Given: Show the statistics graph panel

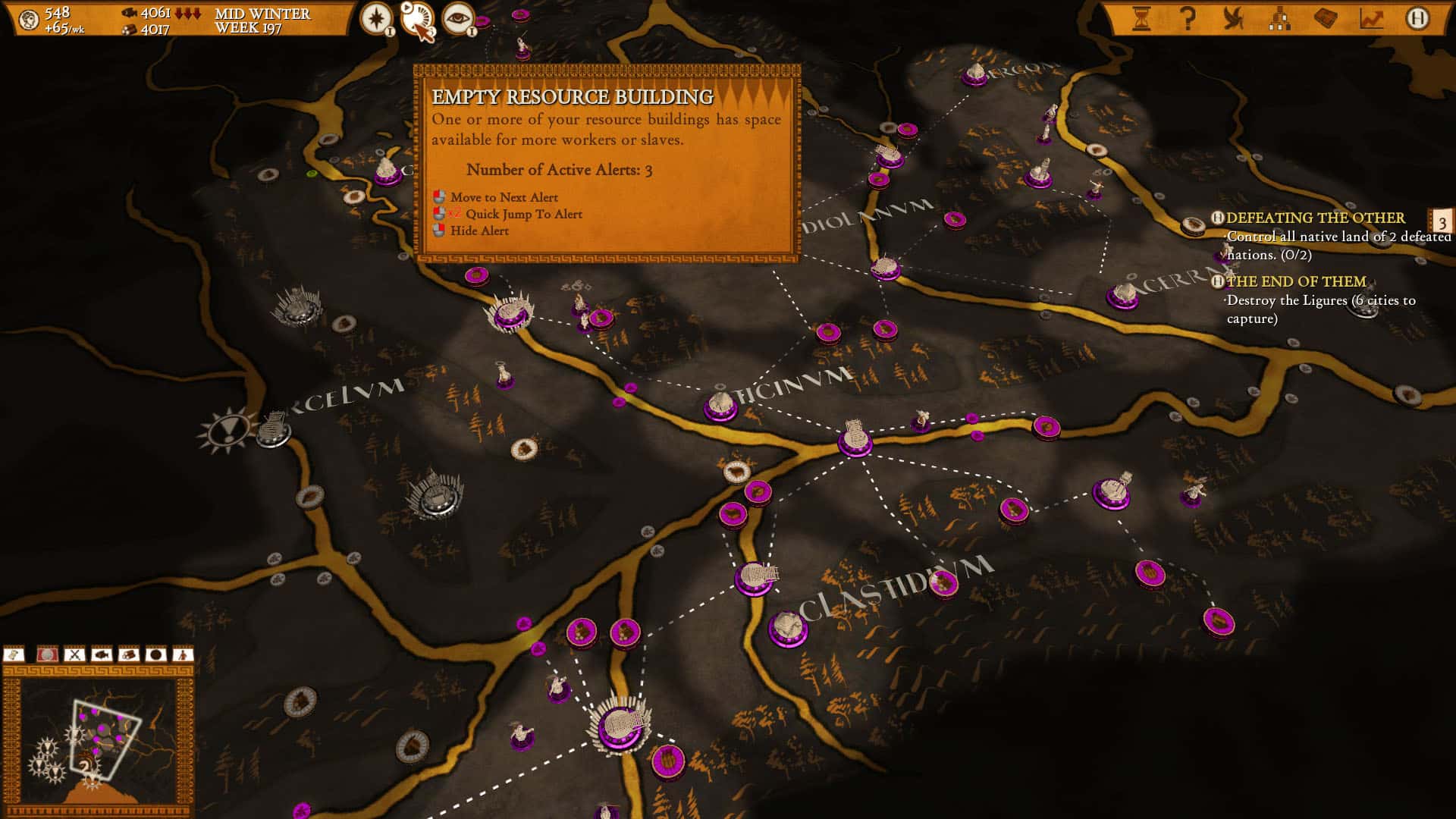Looking at the screenshot, I should tap(1371, 18).
